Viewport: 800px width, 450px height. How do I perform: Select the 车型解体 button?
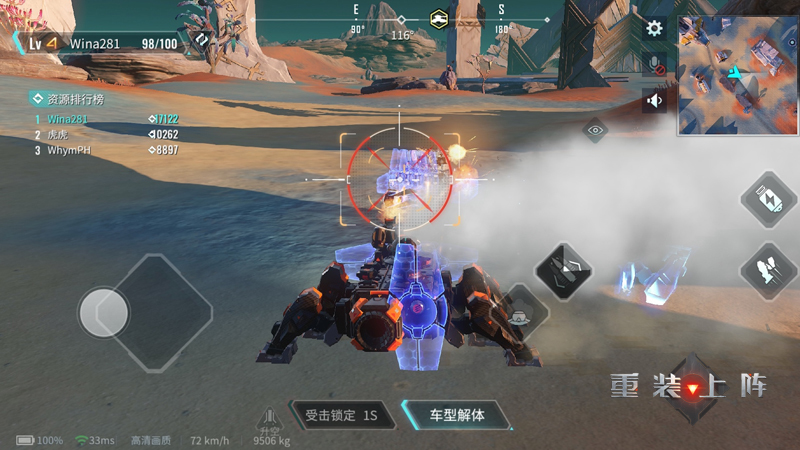click(456, 414)
